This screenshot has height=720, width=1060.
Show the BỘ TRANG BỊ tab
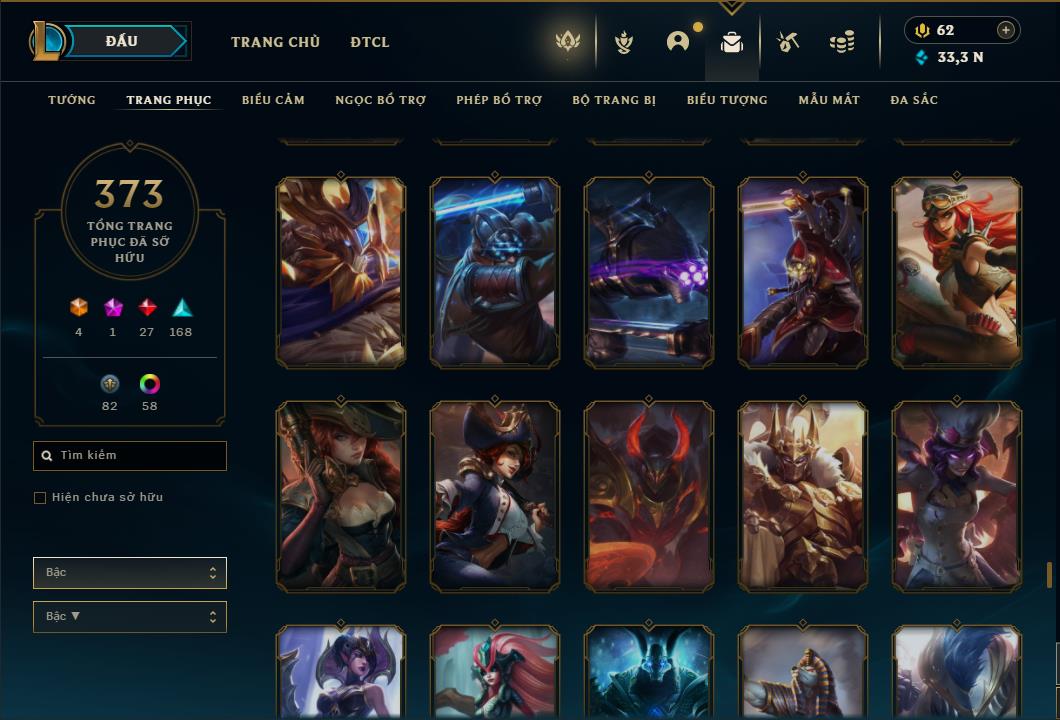click(x=614, y=100)
